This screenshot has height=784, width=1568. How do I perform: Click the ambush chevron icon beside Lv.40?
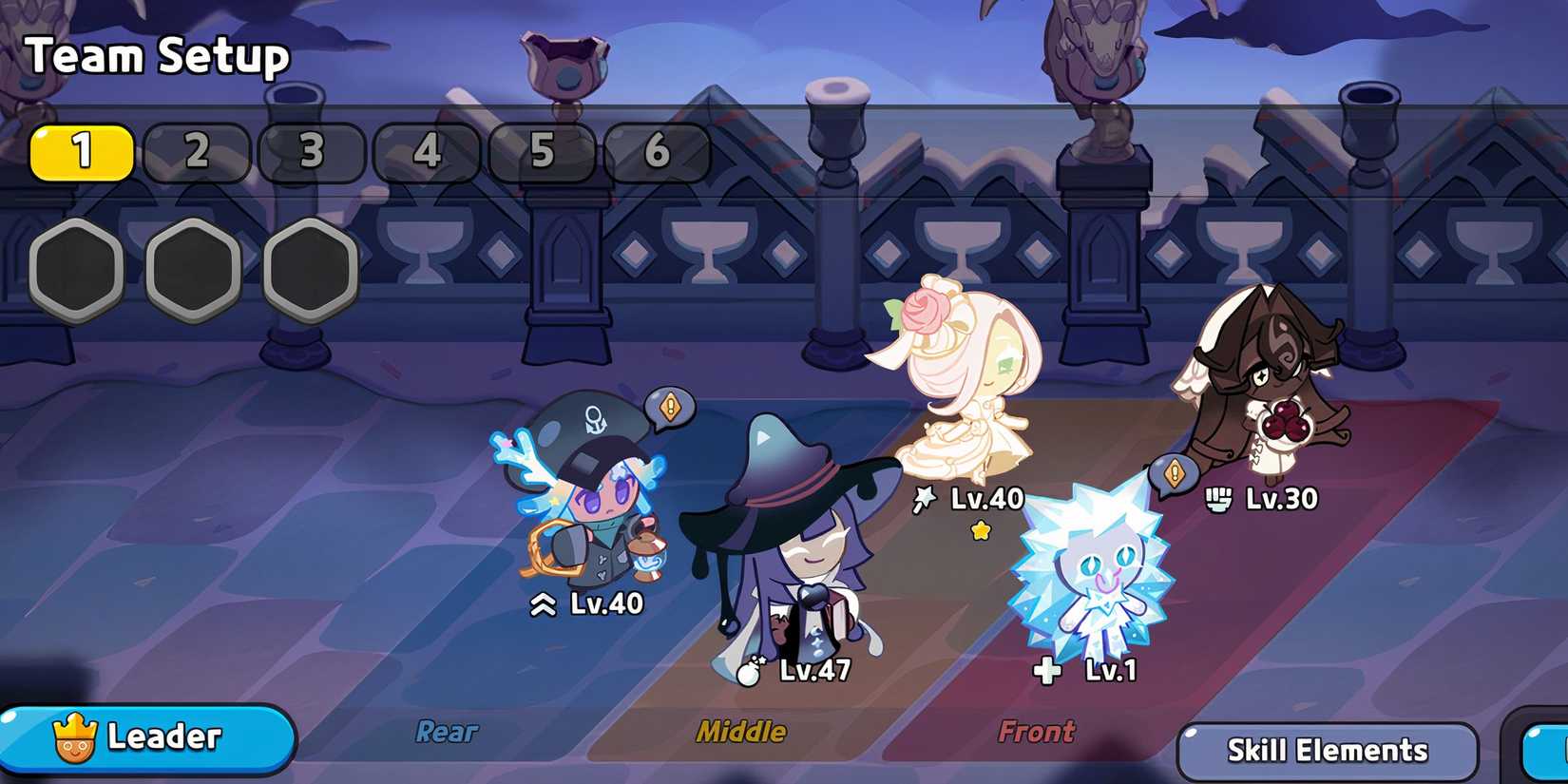(545, 602)
